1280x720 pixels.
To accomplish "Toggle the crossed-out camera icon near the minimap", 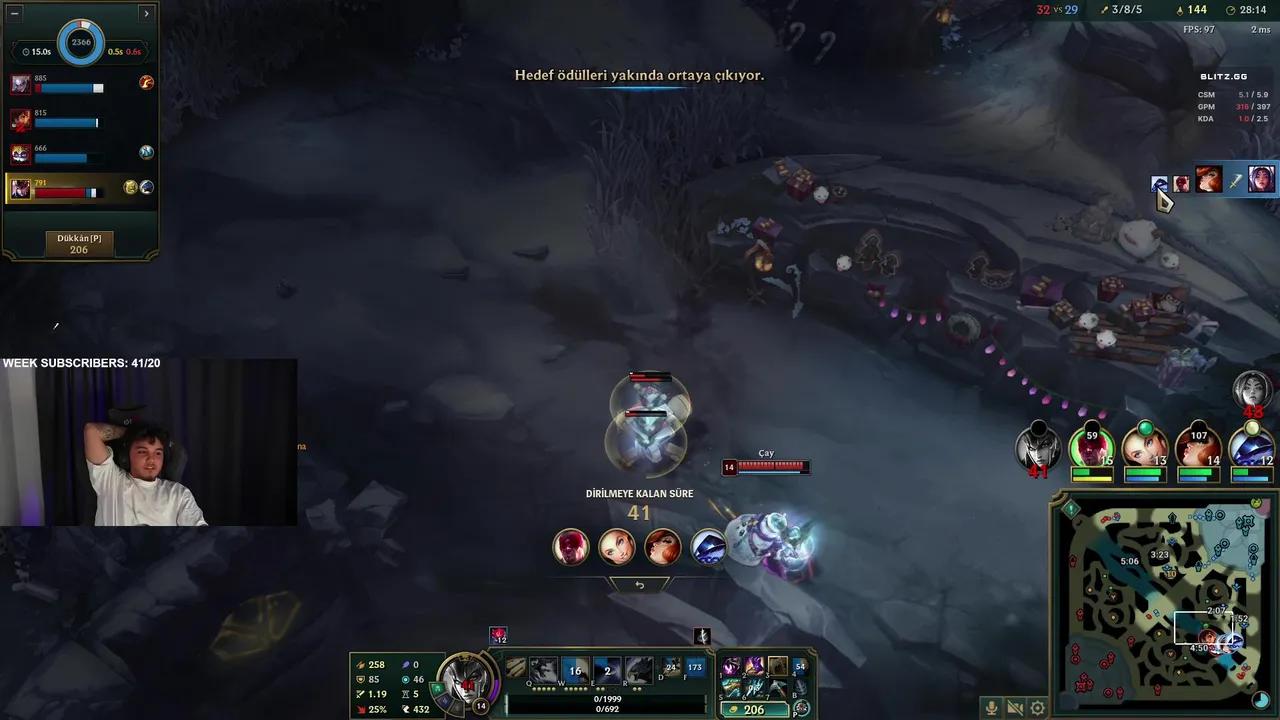I will click(1014, 707).
